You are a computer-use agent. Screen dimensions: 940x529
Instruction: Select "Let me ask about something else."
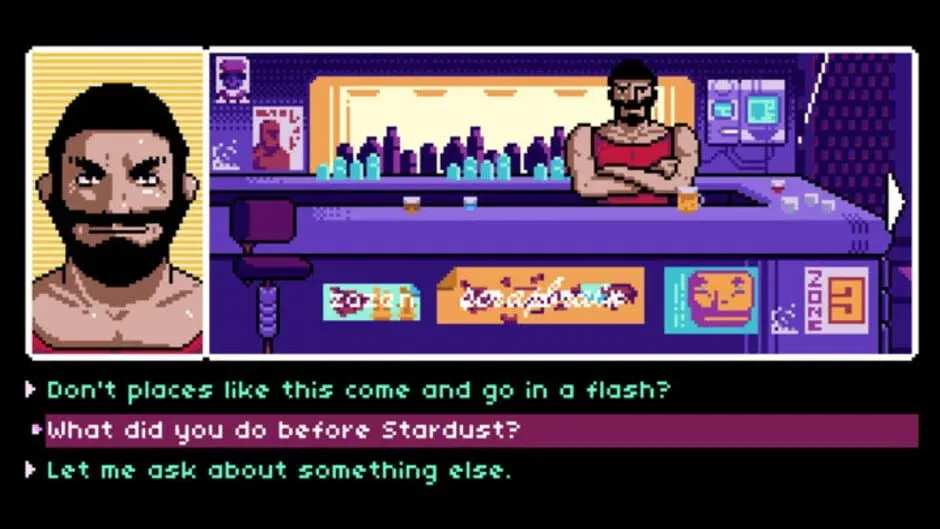click(x=278, y=470)
